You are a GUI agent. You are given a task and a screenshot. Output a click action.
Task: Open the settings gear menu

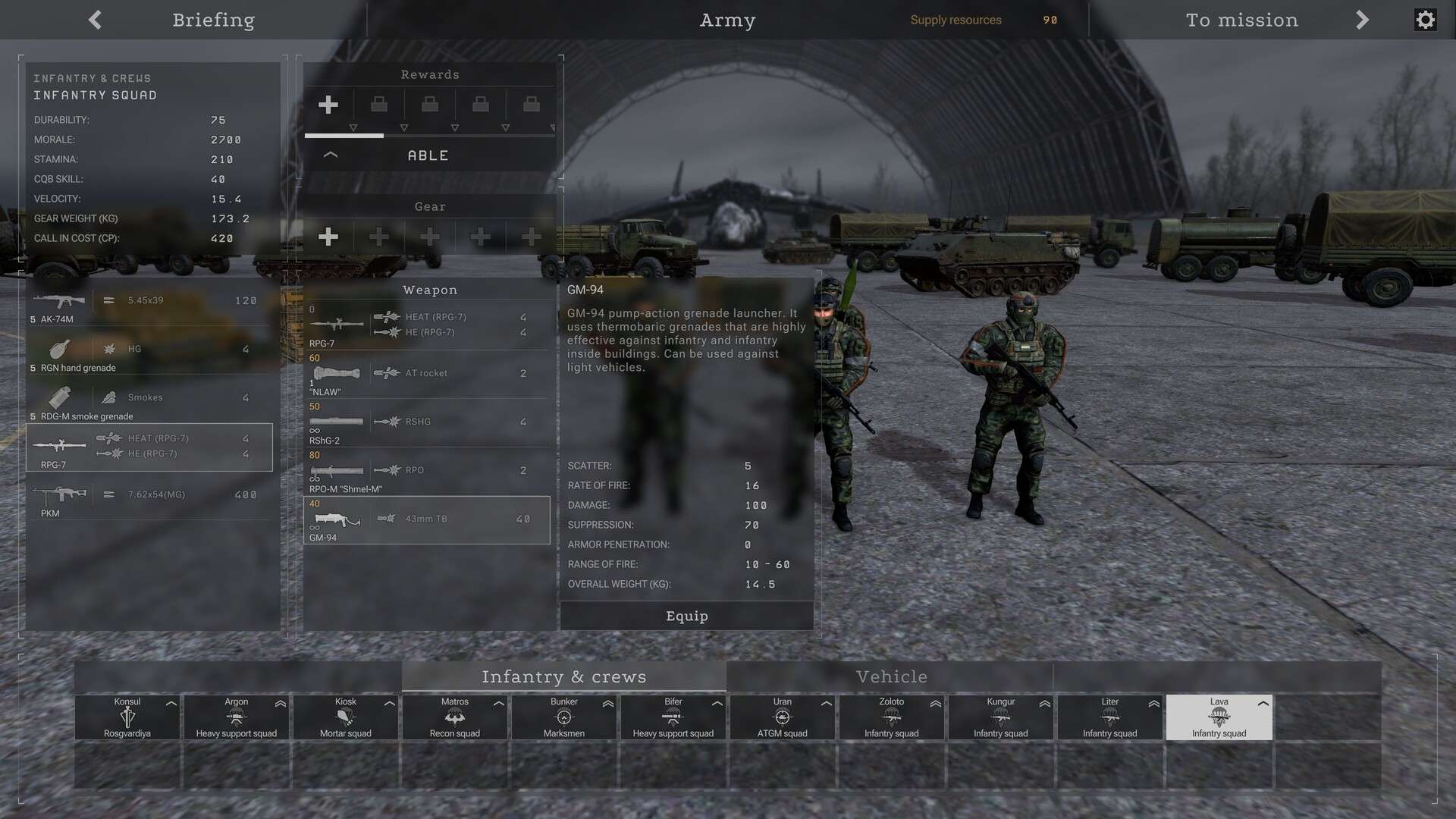point(1425,19)
